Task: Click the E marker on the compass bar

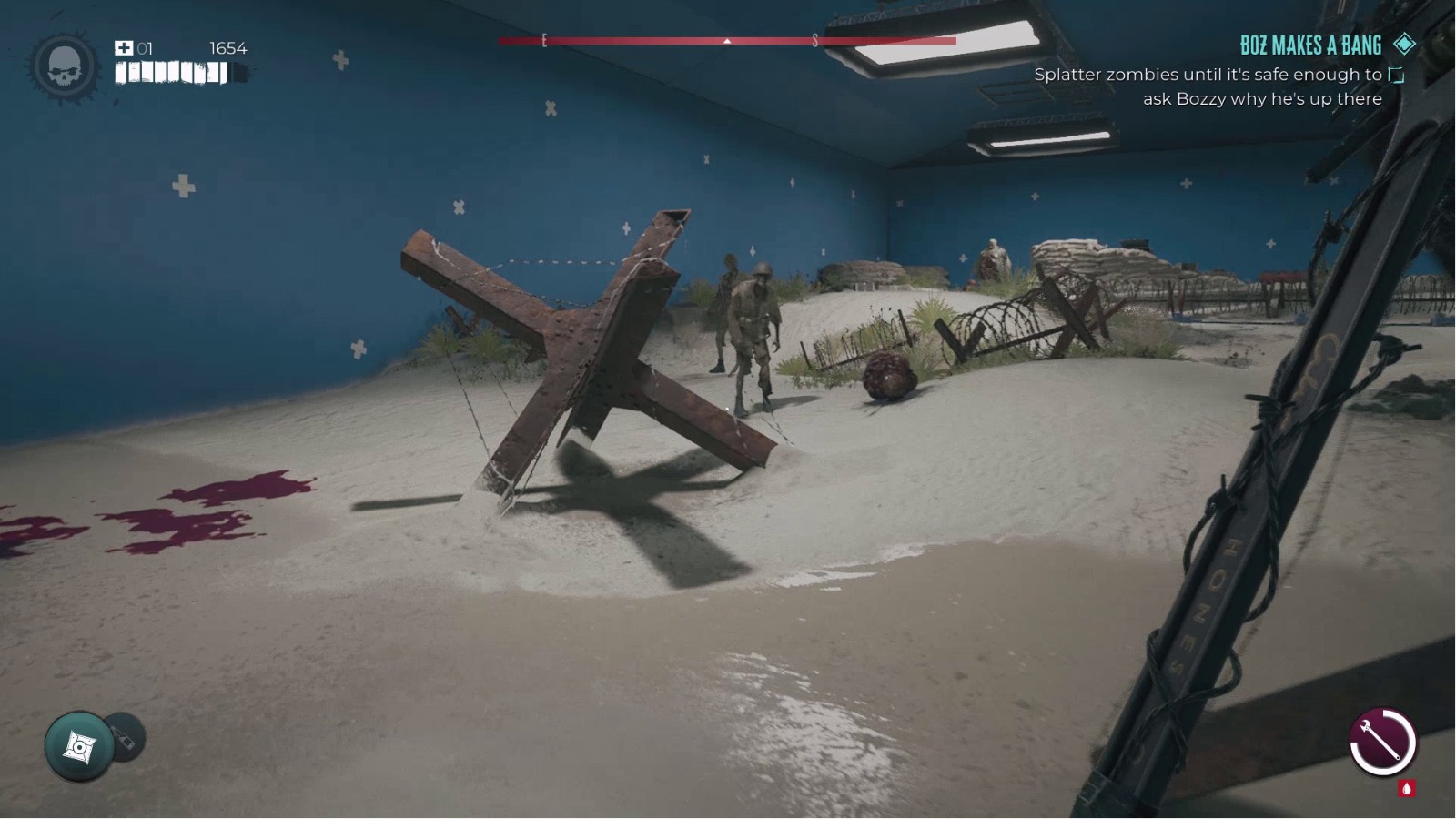Action: 543,40
